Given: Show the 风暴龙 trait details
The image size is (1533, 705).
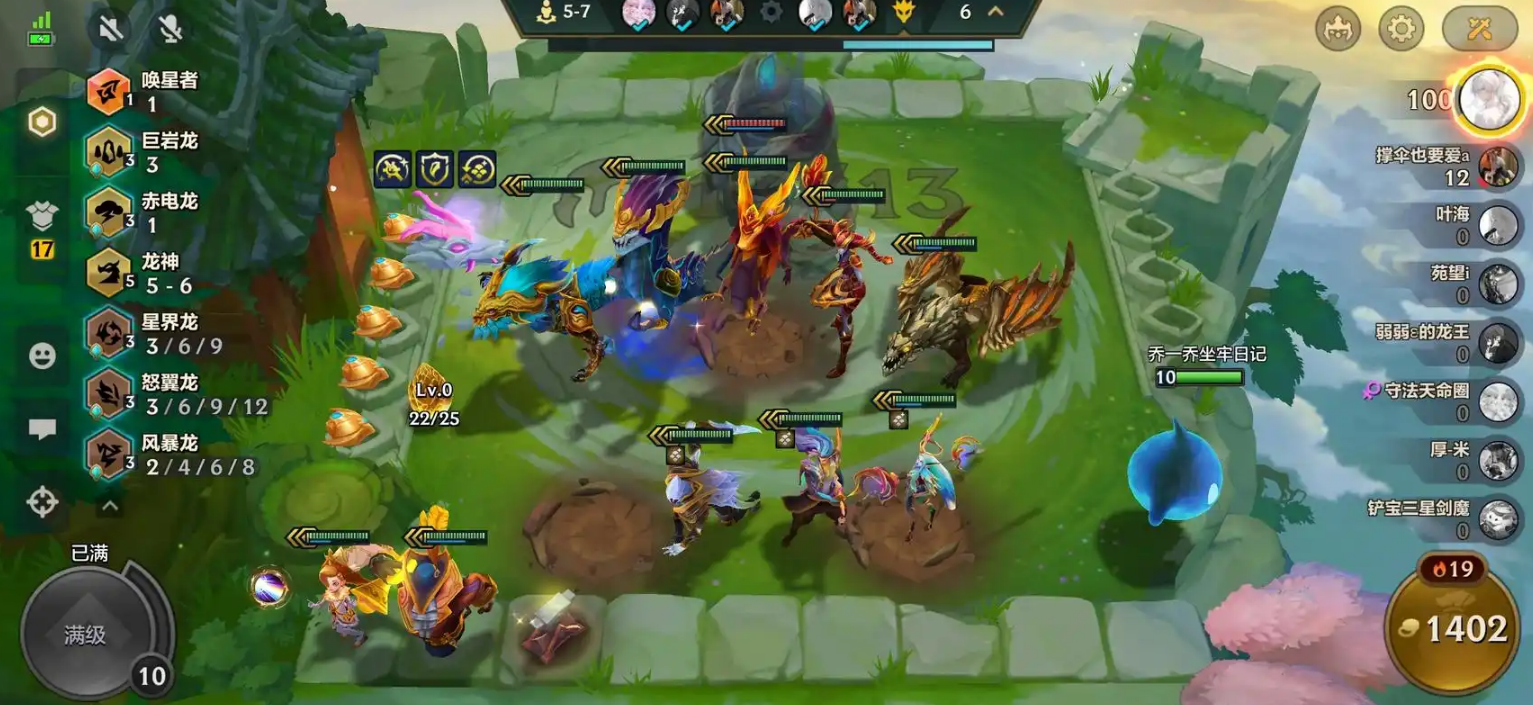Looking at the screenshot, I should pyautogui.click(x=108, y=454).
